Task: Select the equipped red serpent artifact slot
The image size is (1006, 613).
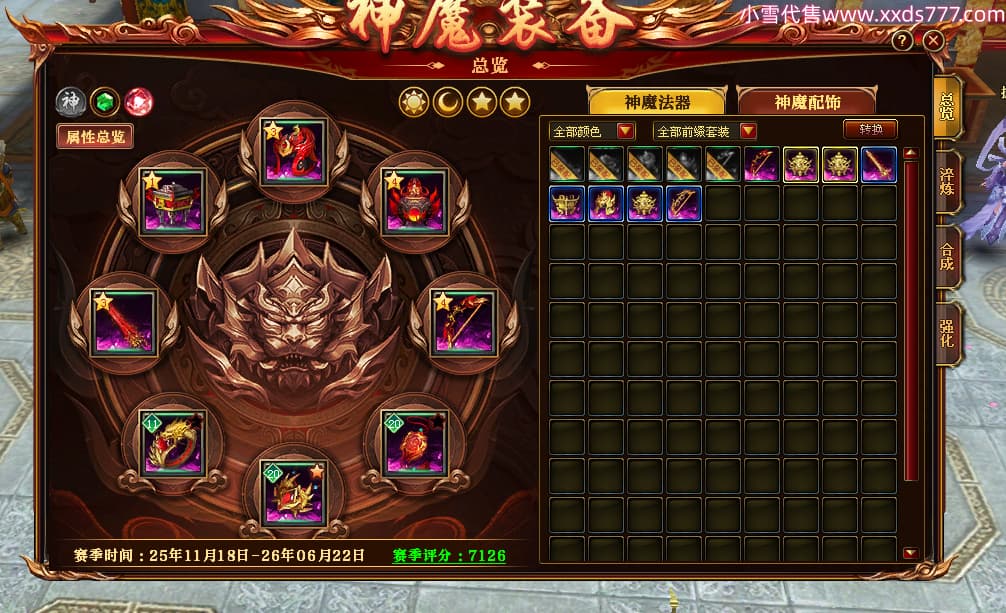Action: point(292,153)
